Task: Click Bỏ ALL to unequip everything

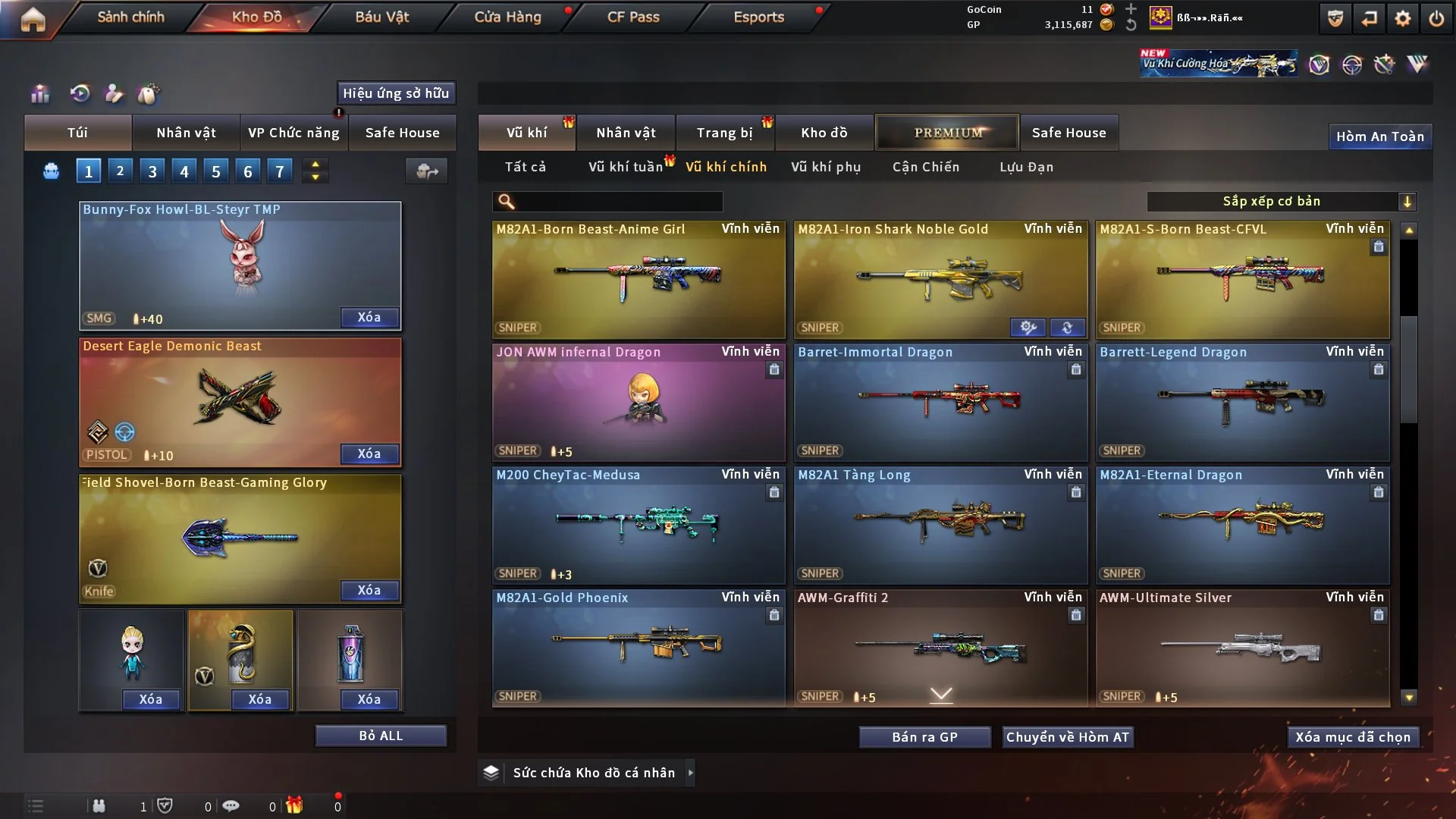Action: (381, 736)
